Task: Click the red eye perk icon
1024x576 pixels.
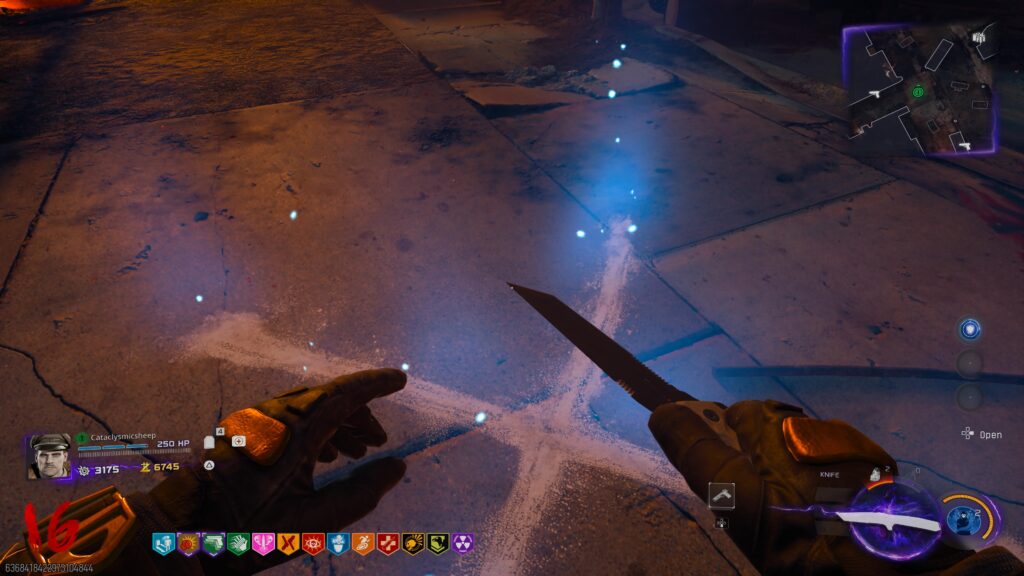Action: [x=313, y=544]
